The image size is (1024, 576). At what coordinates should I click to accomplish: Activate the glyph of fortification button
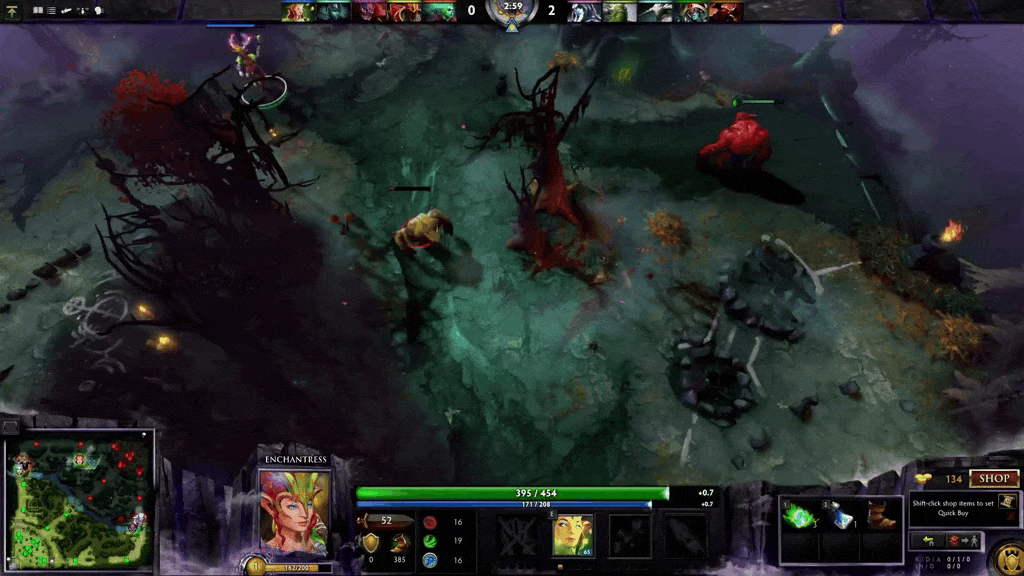[x=1007, y=554]
